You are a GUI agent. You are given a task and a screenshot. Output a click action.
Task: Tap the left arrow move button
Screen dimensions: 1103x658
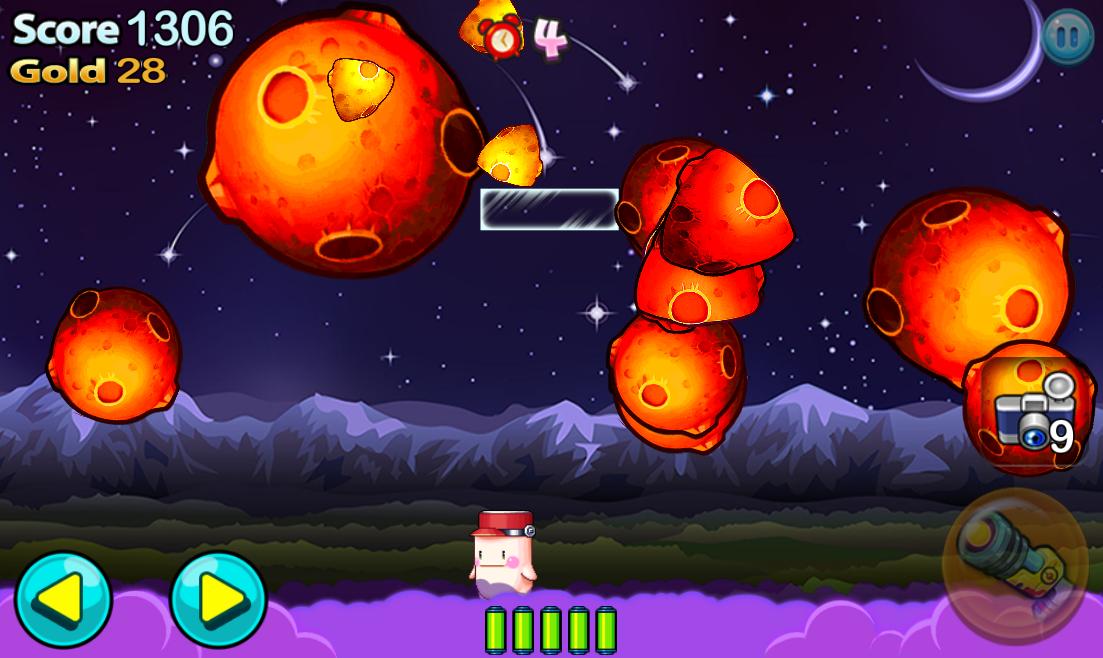62,598
